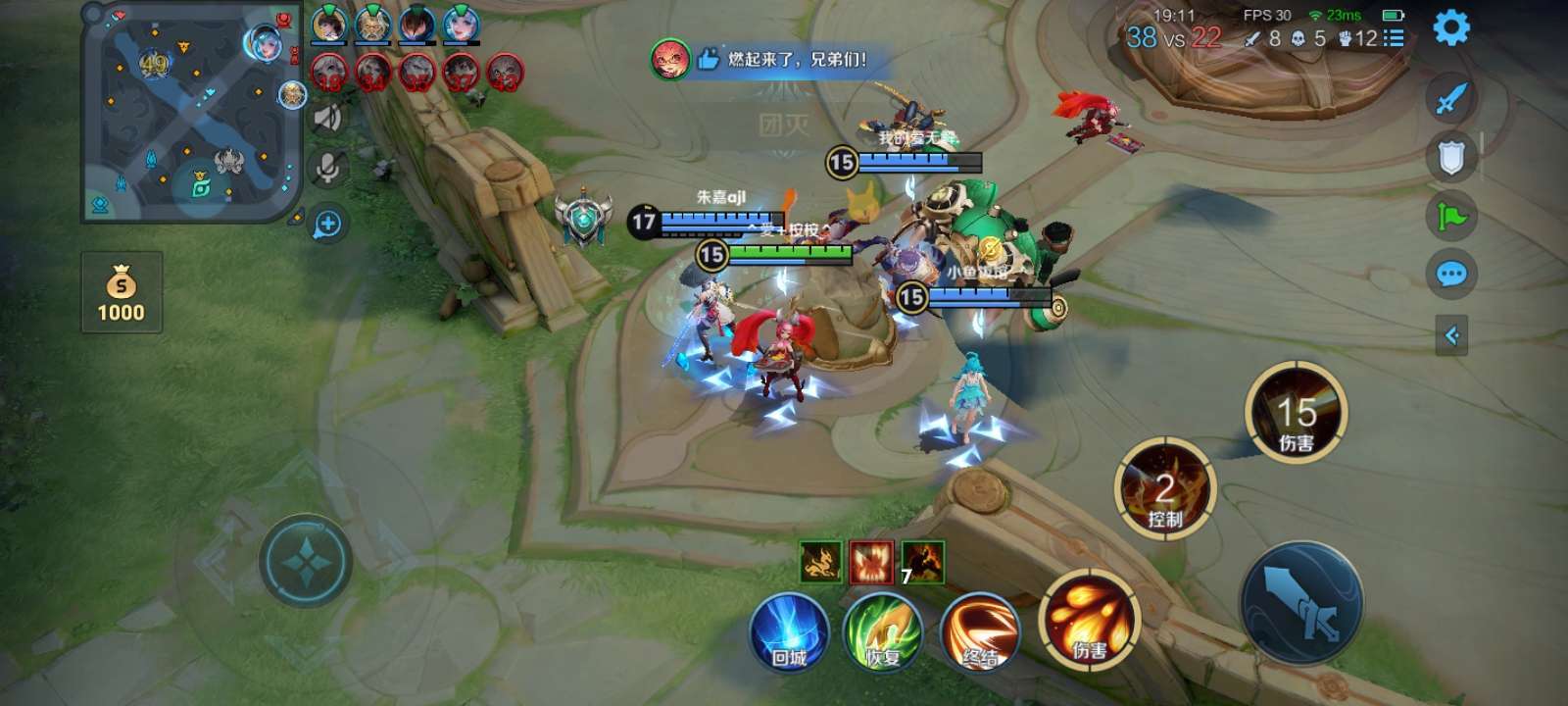Viewport: 1568px width, 706px height.
Task: Tap the minimap
Action: (x=192, y=111)
